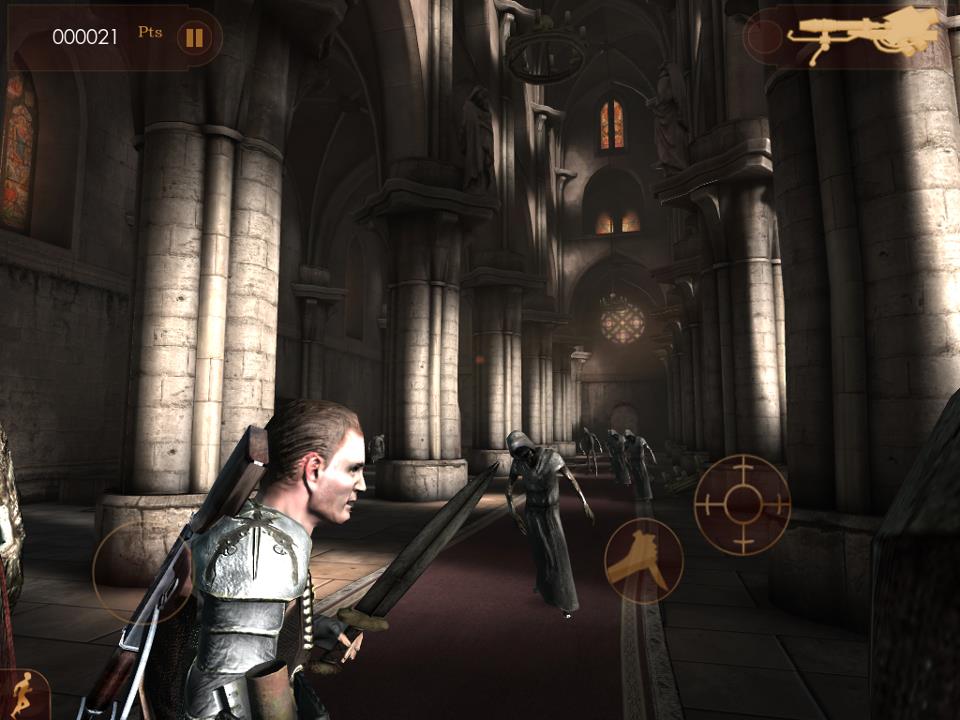The image size is (960, 720).
Task: Use the hand-with-stake melee attack button
Action: tap(643, 559)
